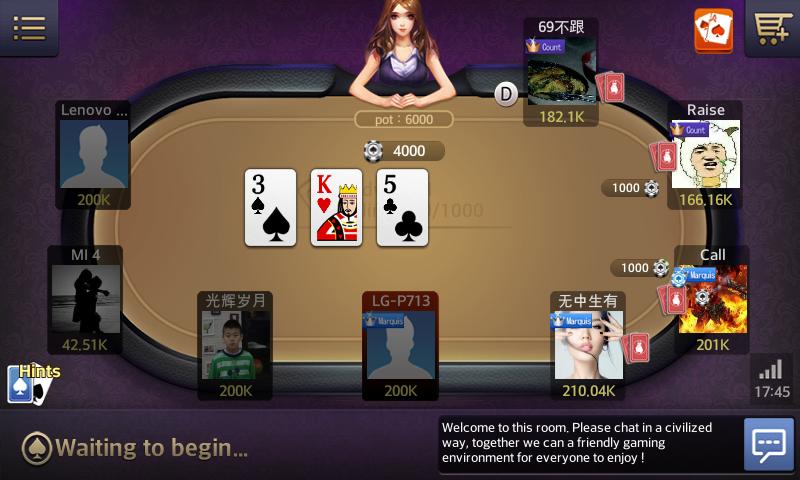The width and height of the screenshot is (800, 480).
Task: Open the Lenovo player's avatar
Action: (94, 154)
